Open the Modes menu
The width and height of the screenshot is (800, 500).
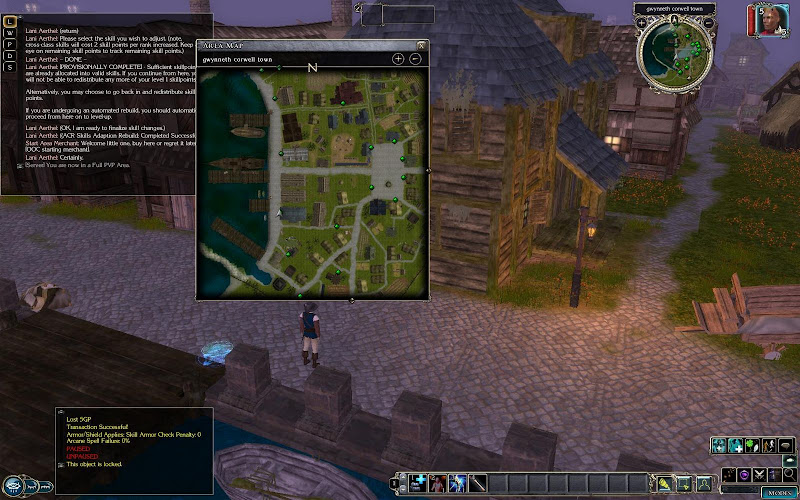[778, 493]
